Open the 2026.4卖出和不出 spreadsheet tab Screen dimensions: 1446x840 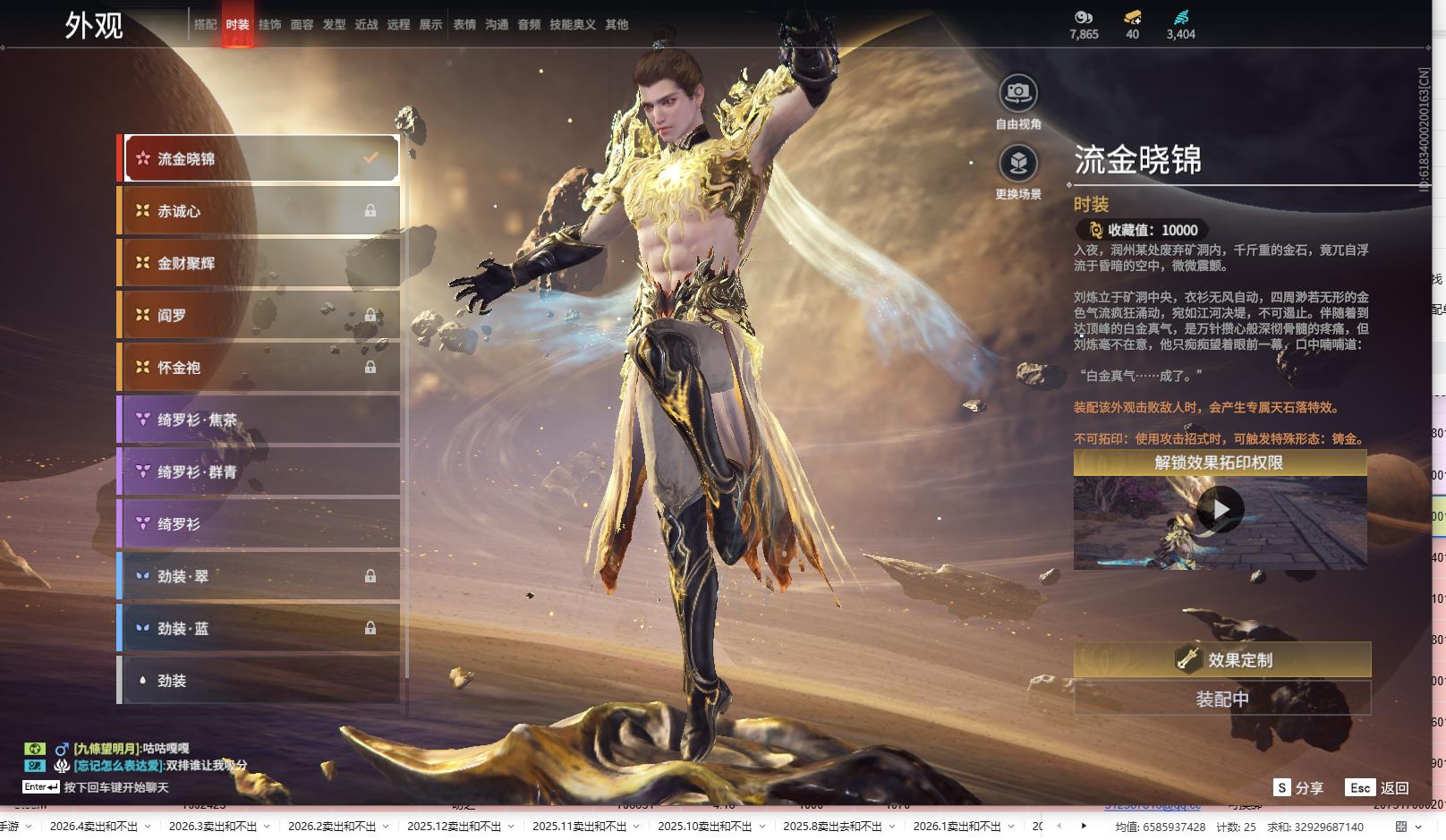coord(93,827)
